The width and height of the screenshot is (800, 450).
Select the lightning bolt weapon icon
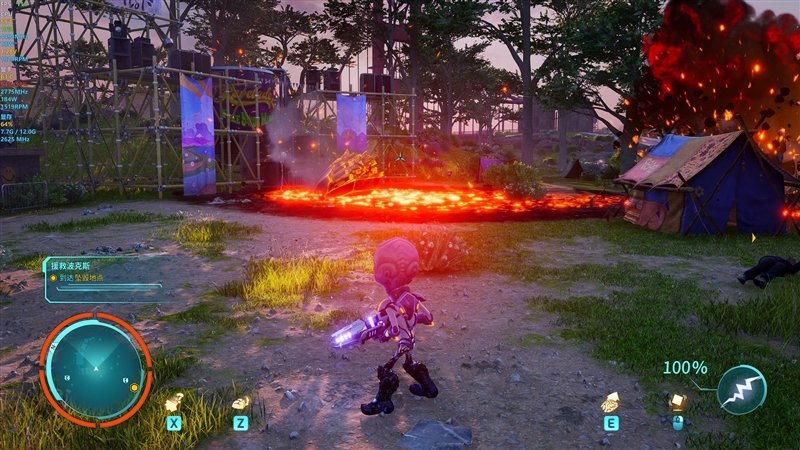coord(742,390)
